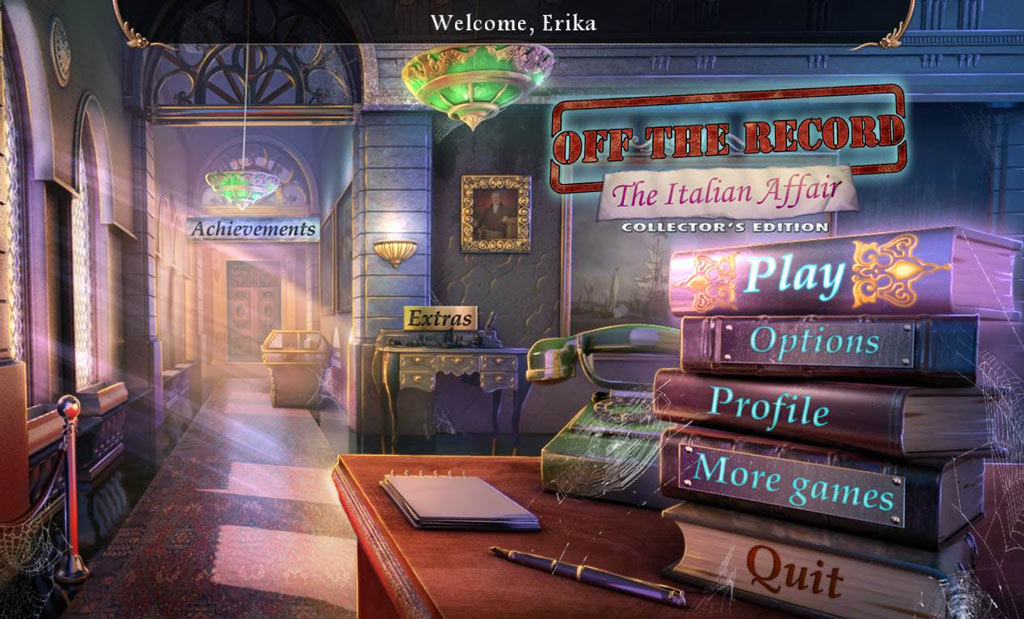Open the Achievements room

tap(253, 229)
